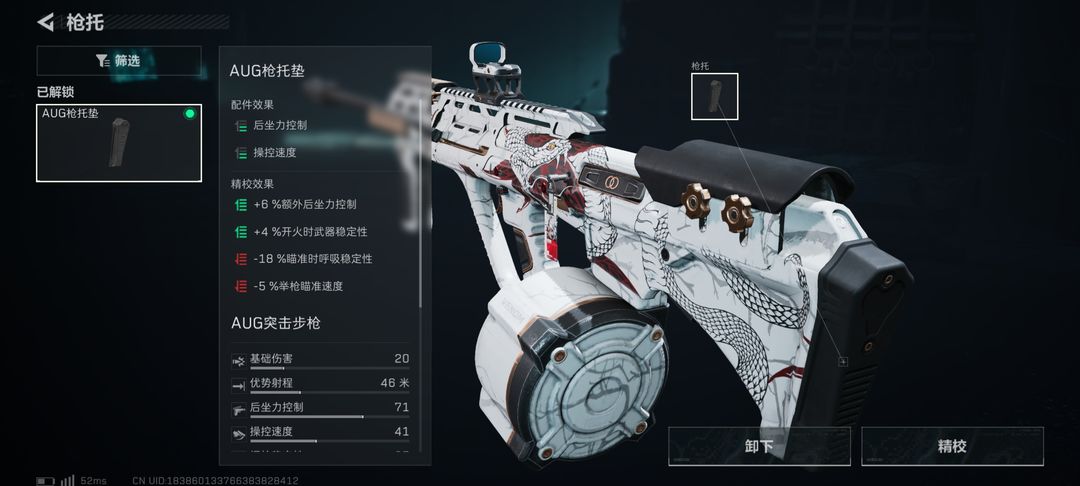Go back using the arrow beside 枪托
1080x486 pixels.
46,22
